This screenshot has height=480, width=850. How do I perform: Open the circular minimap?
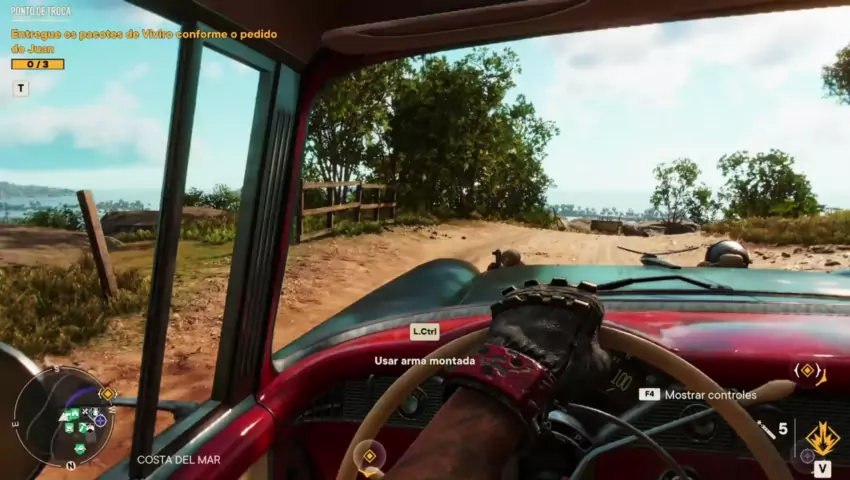coord(62,416)
